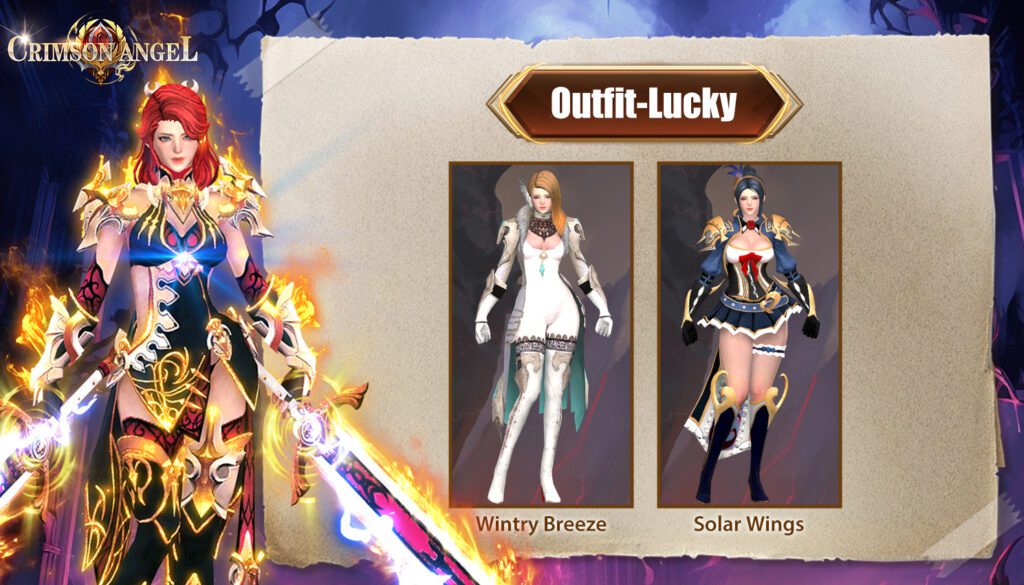Screen dimensions: 1024x585
Task: Click the Outfit-Lucky title banner
Action: [x=643, y=104]
